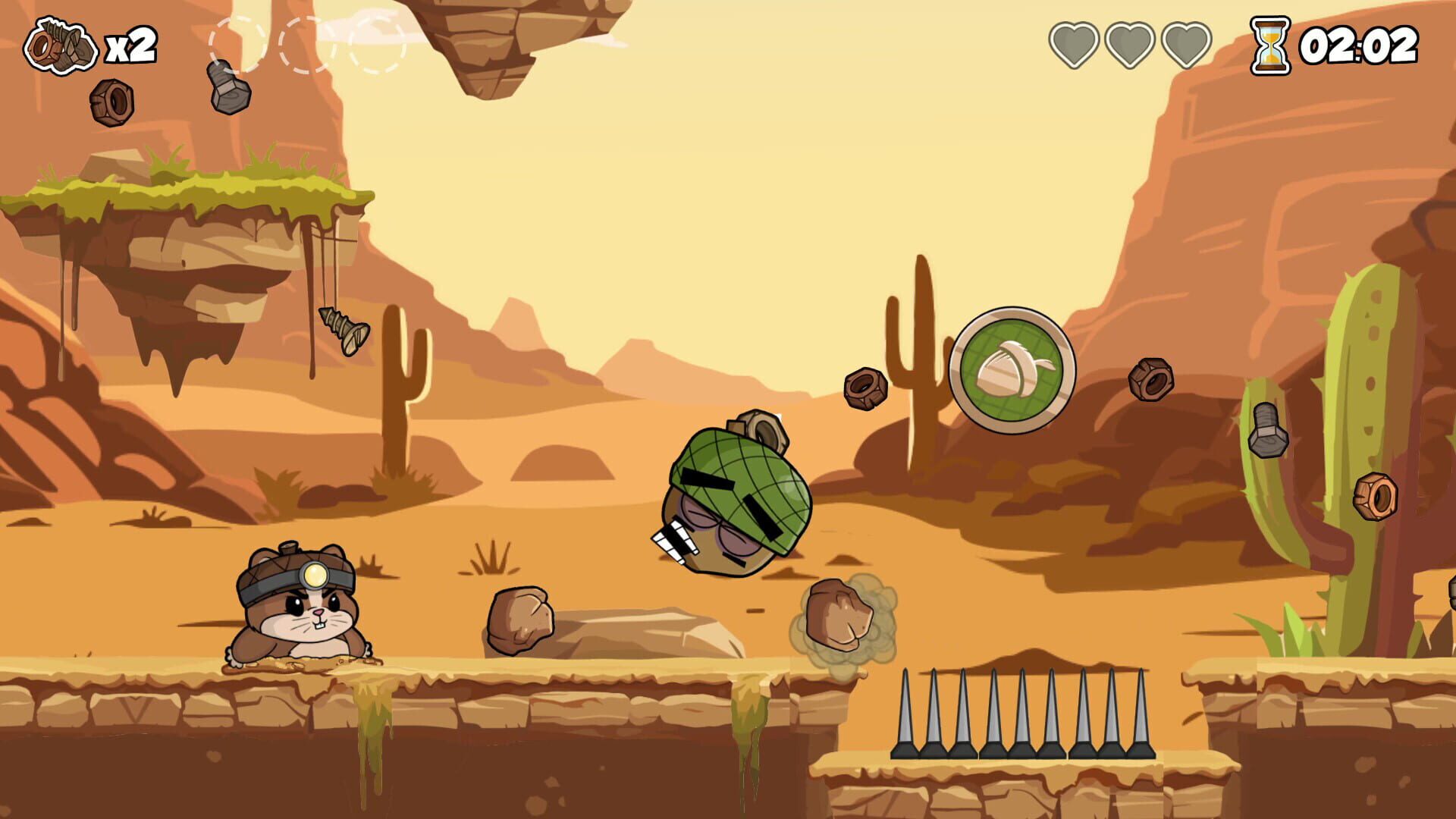Click the first dashed collectible slot circle

(x=237, y=44)
